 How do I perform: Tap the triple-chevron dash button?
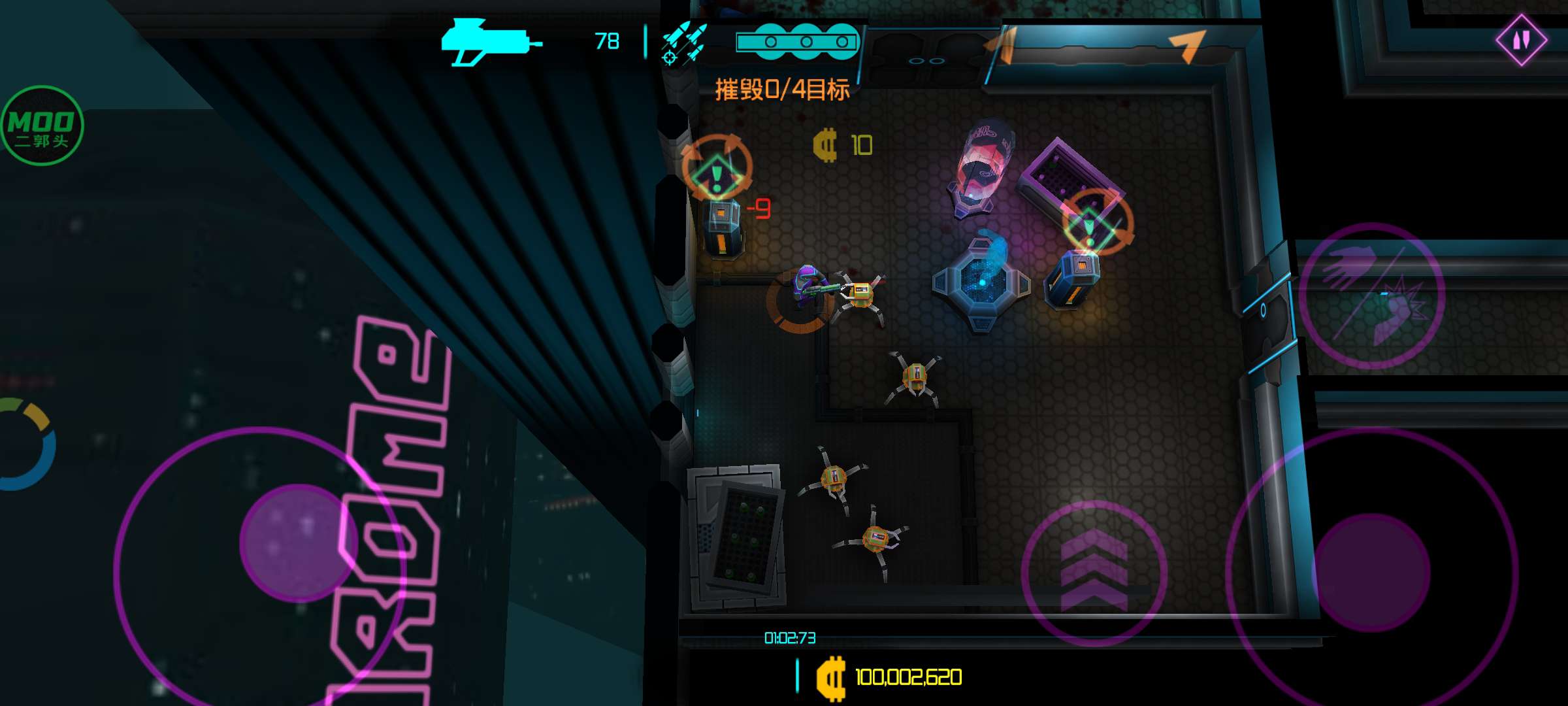[1094, 573]
